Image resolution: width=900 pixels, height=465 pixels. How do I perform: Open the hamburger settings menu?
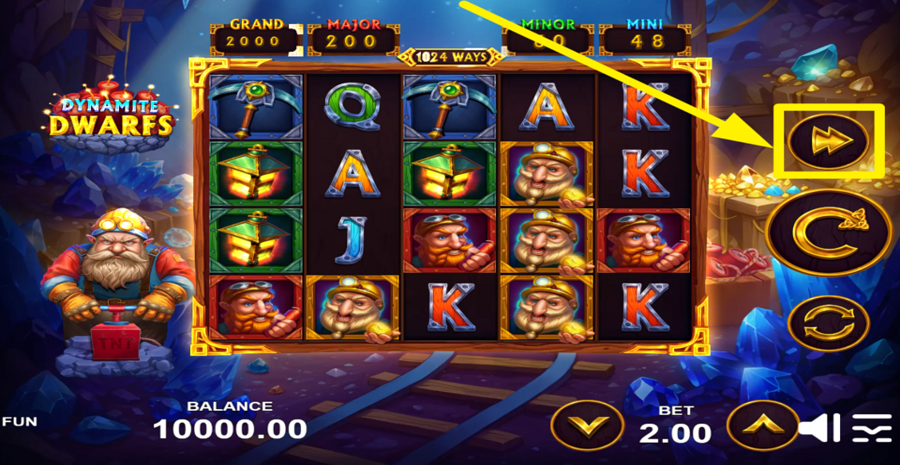pos(872,428)
